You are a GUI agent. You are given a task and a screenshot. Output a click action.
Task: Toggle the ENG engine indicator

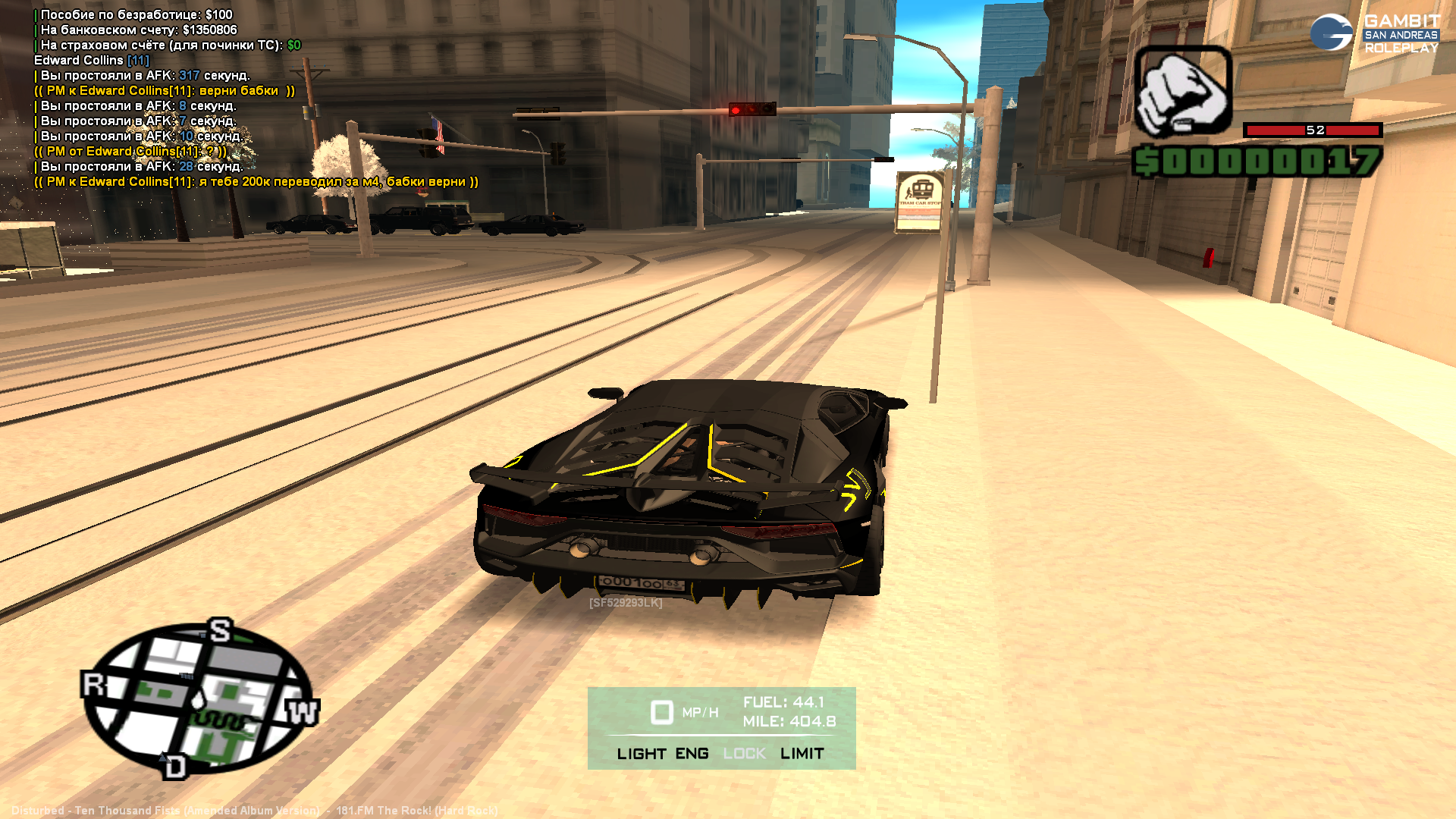(692, 754)
